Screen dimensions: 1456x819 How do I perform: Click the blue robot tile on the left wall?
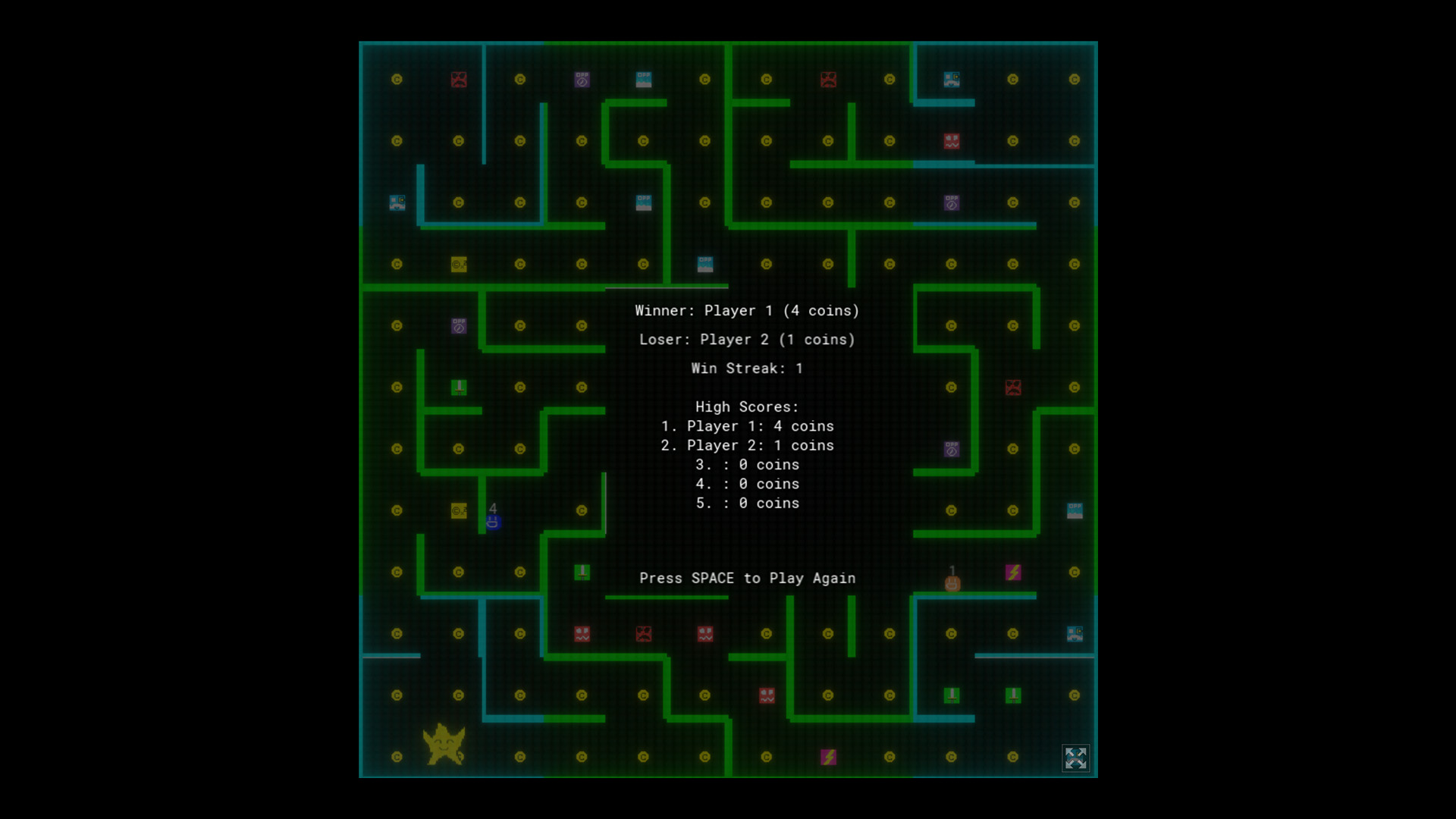coord(397,204)
